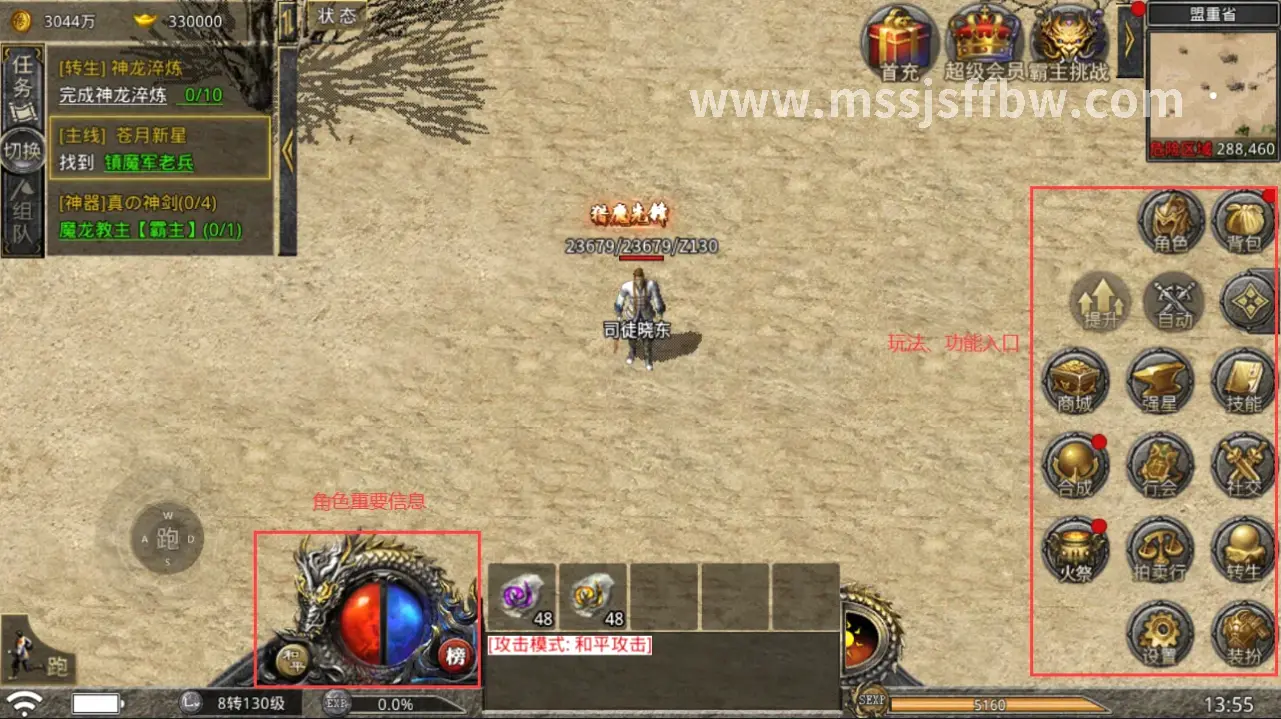Open the 强星 forge menu

click(1160, 382)
